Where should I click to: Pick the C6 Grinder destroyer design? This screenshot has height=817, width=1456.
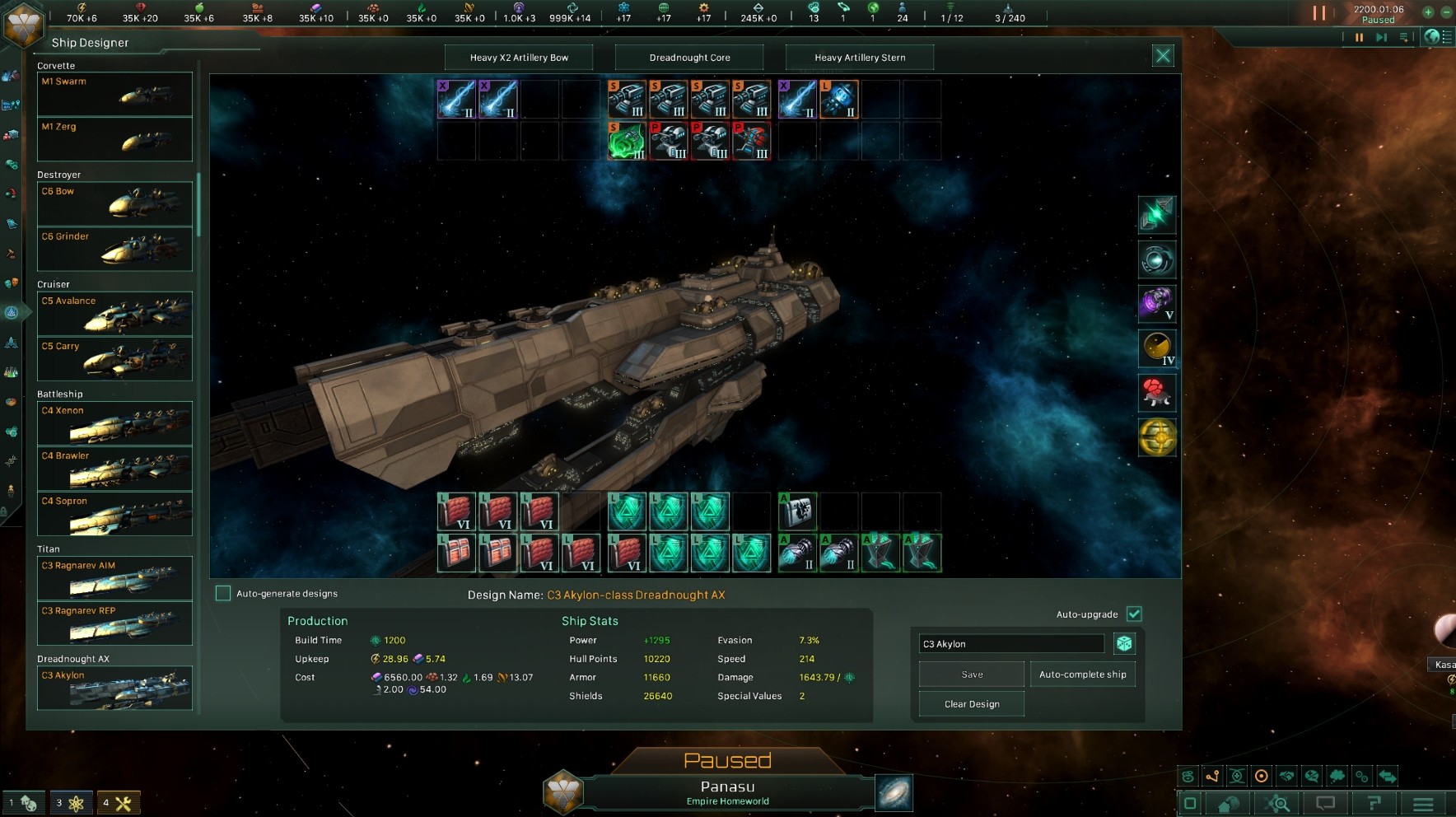click(x=114, y=249)
